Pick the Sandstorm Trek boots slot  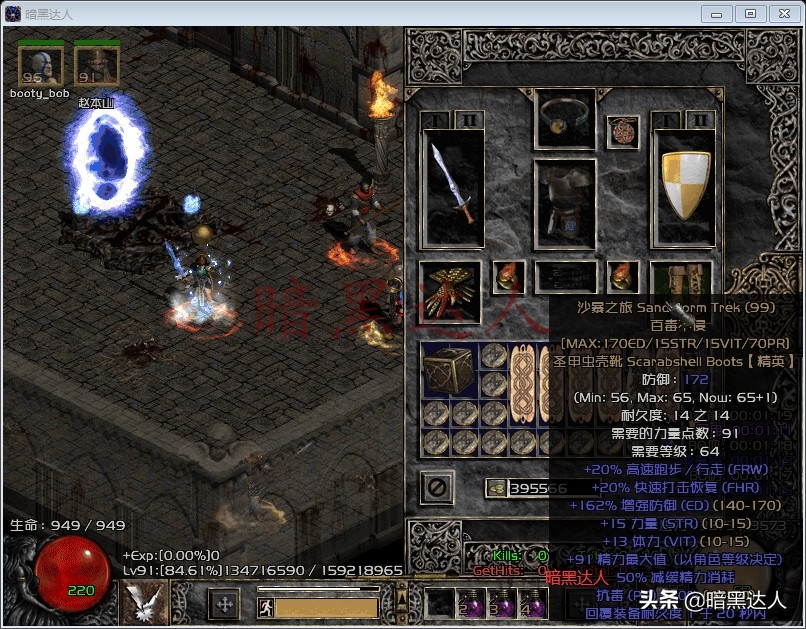point(681,283)
